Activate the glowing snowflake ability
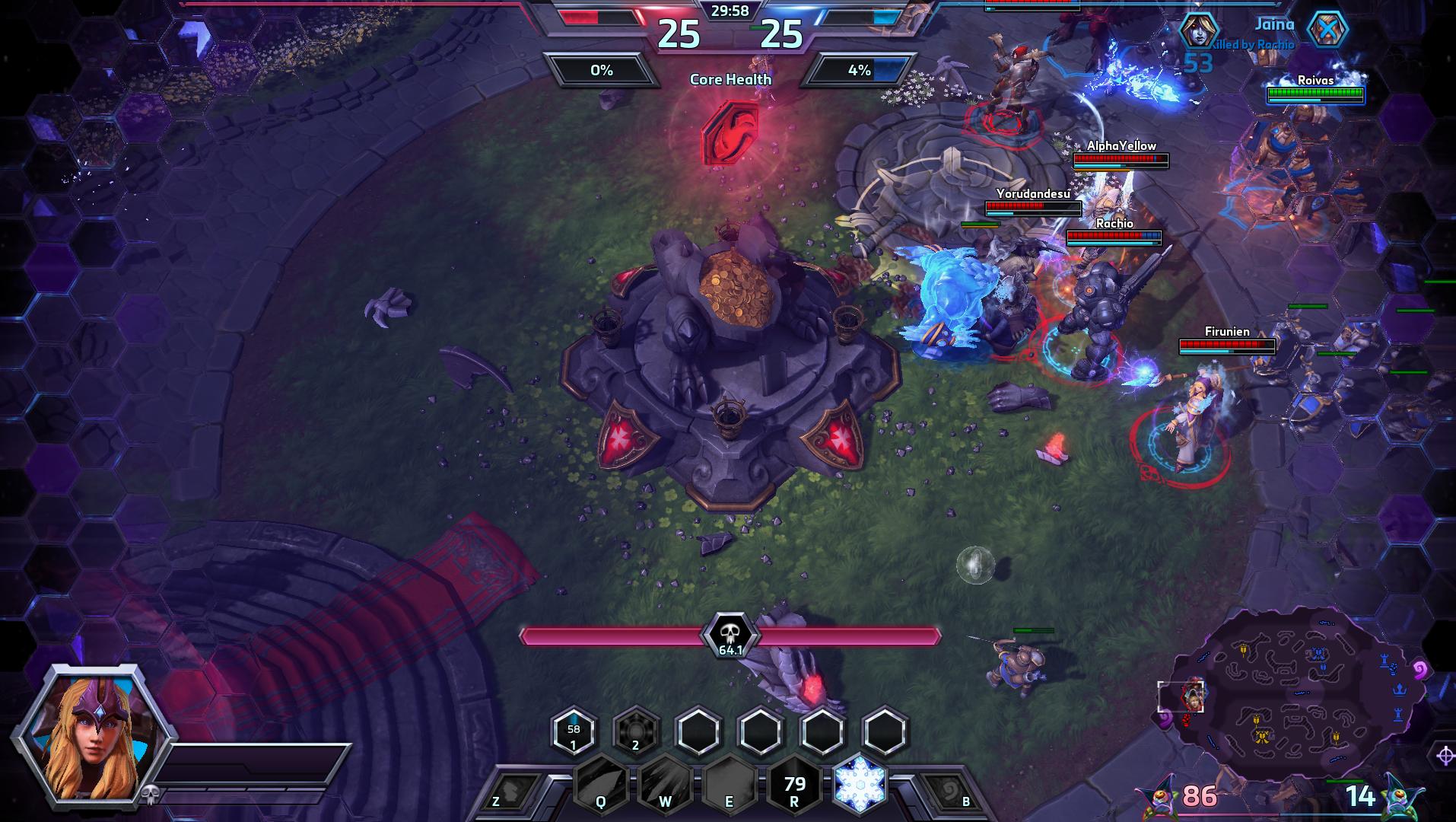 click(x=860, y=783)
